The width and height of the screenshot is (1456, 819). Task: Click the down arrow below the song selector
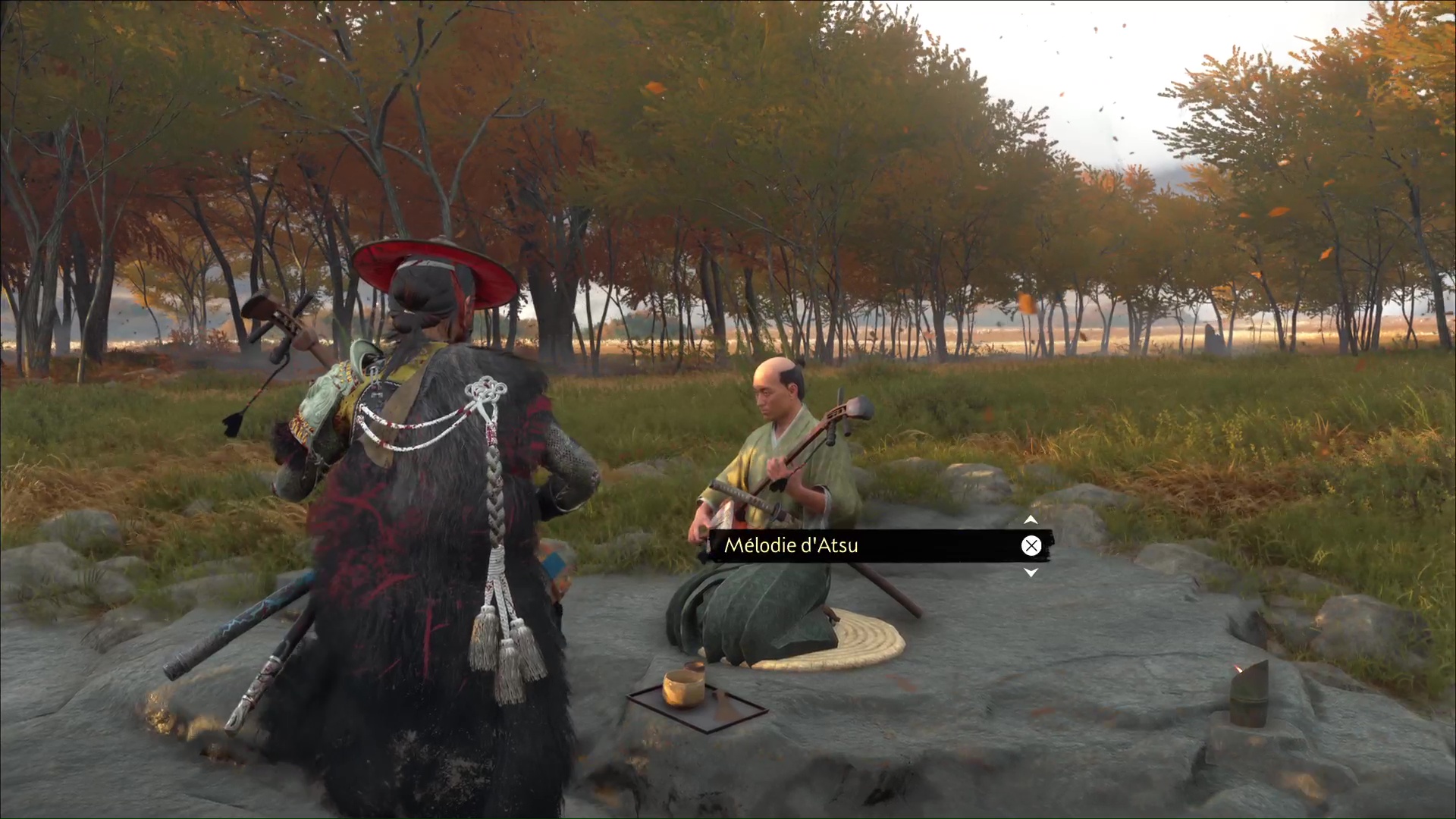pyautogui.click(x=1031, y=573)
